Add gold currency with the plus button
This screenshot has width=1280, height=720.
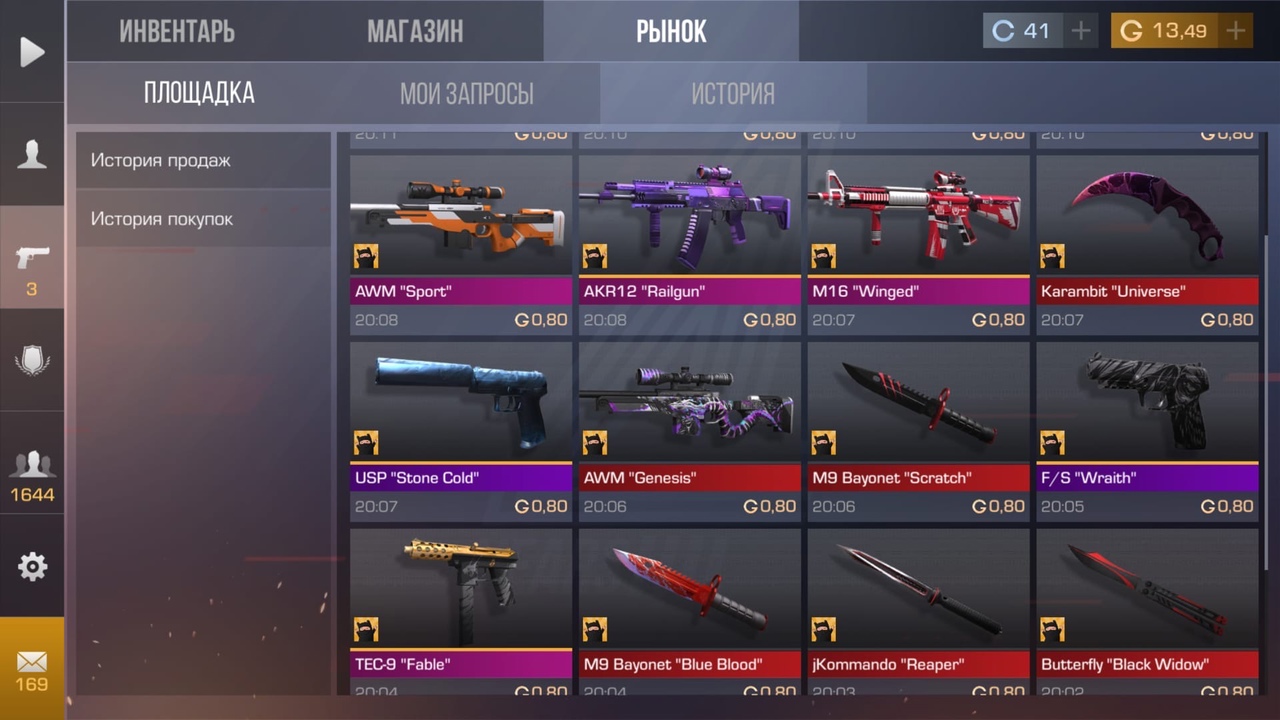(x=1236, y=31)
